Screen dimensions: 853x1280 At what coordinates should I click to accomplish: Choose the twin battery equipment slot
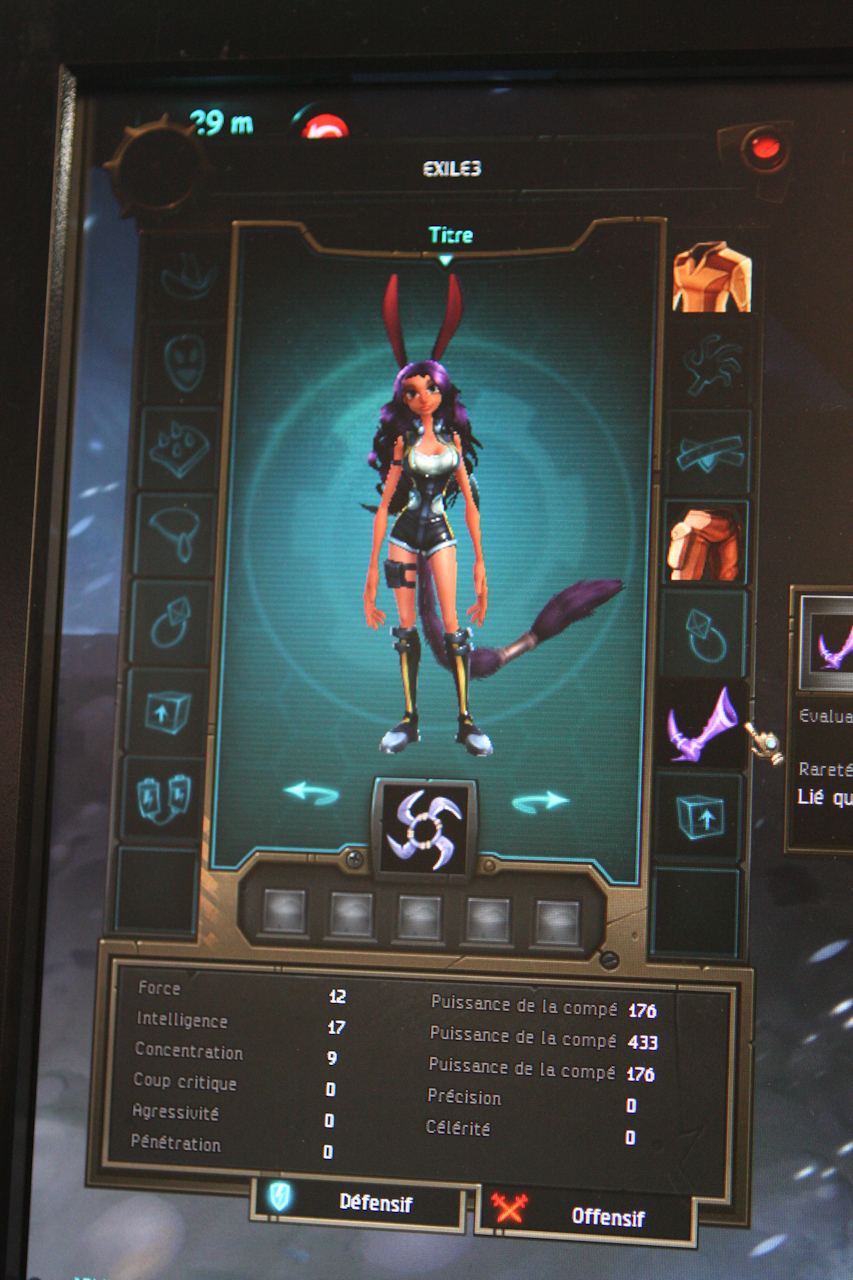(x=162, y=797)
